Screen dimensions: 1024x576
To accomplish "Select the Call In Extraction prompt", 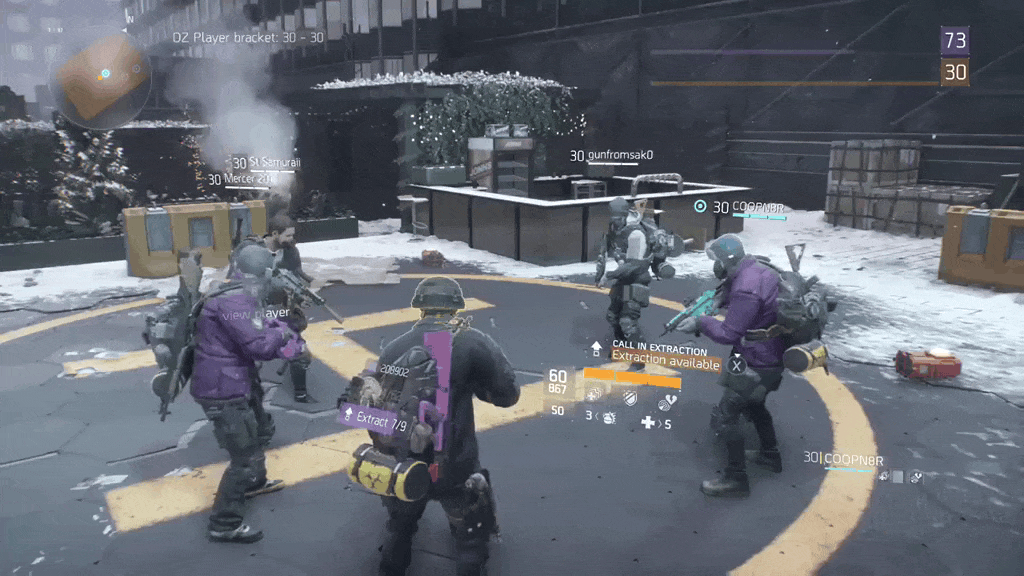I will pos(659,350).
